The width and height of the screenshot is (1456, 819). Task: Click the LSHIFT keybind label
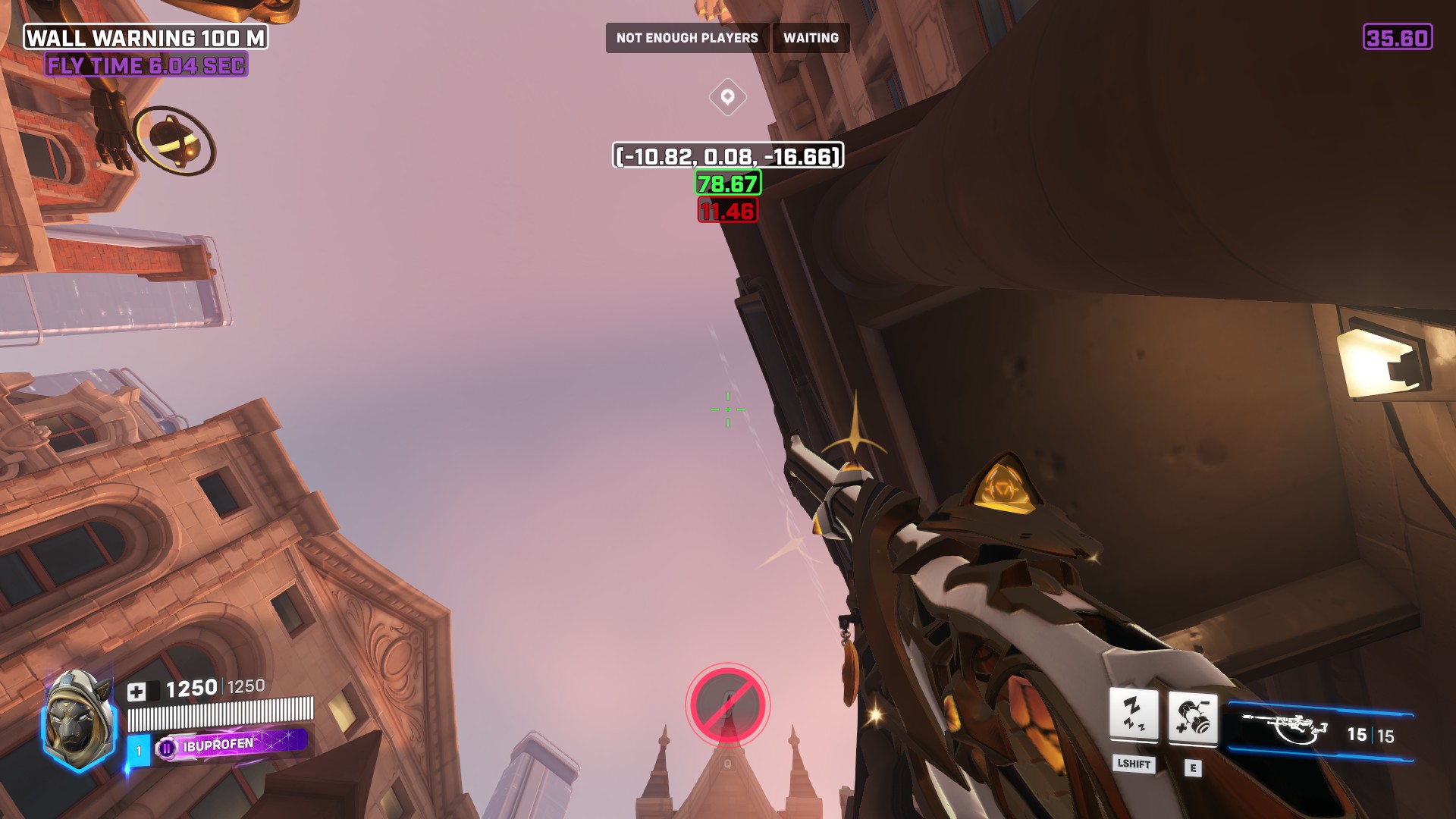click(x=1133, y=766)
